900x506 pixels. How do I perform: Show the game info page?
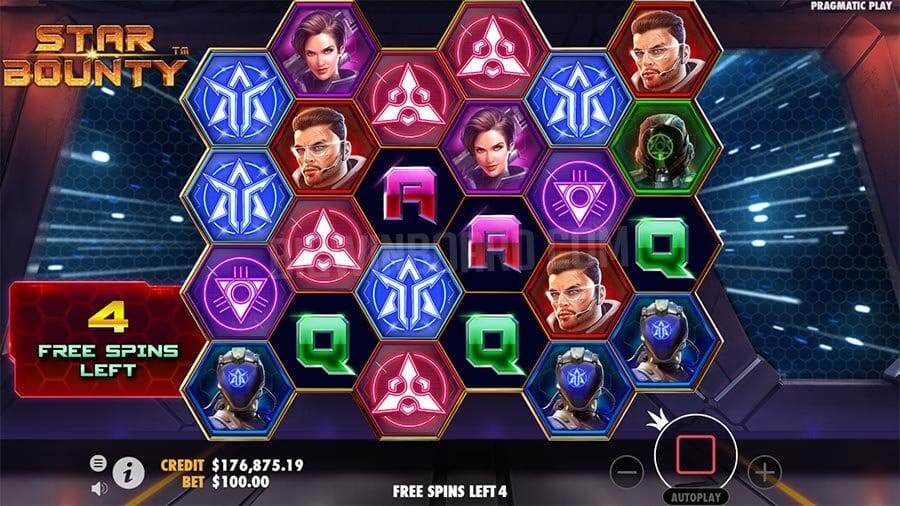[127, 472]
